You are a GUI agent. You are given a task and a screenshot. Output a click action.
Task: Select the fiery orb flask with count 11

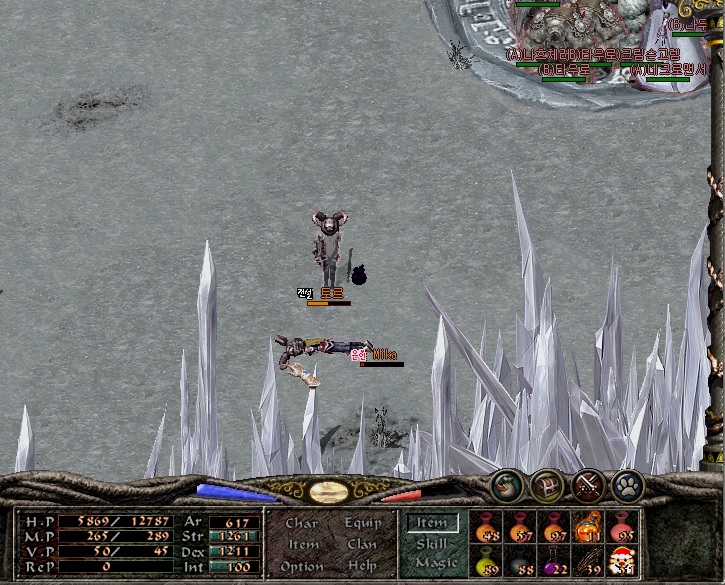click(x=588, y=525)
